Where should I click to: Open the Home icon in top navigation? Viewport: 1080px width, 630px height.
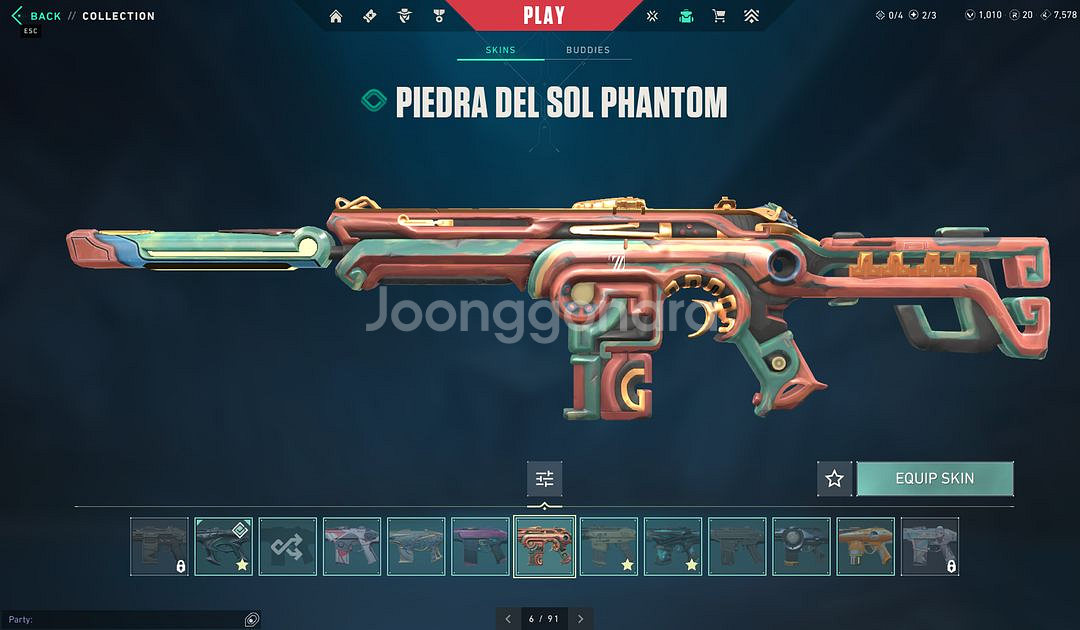(x=336, y=16)
